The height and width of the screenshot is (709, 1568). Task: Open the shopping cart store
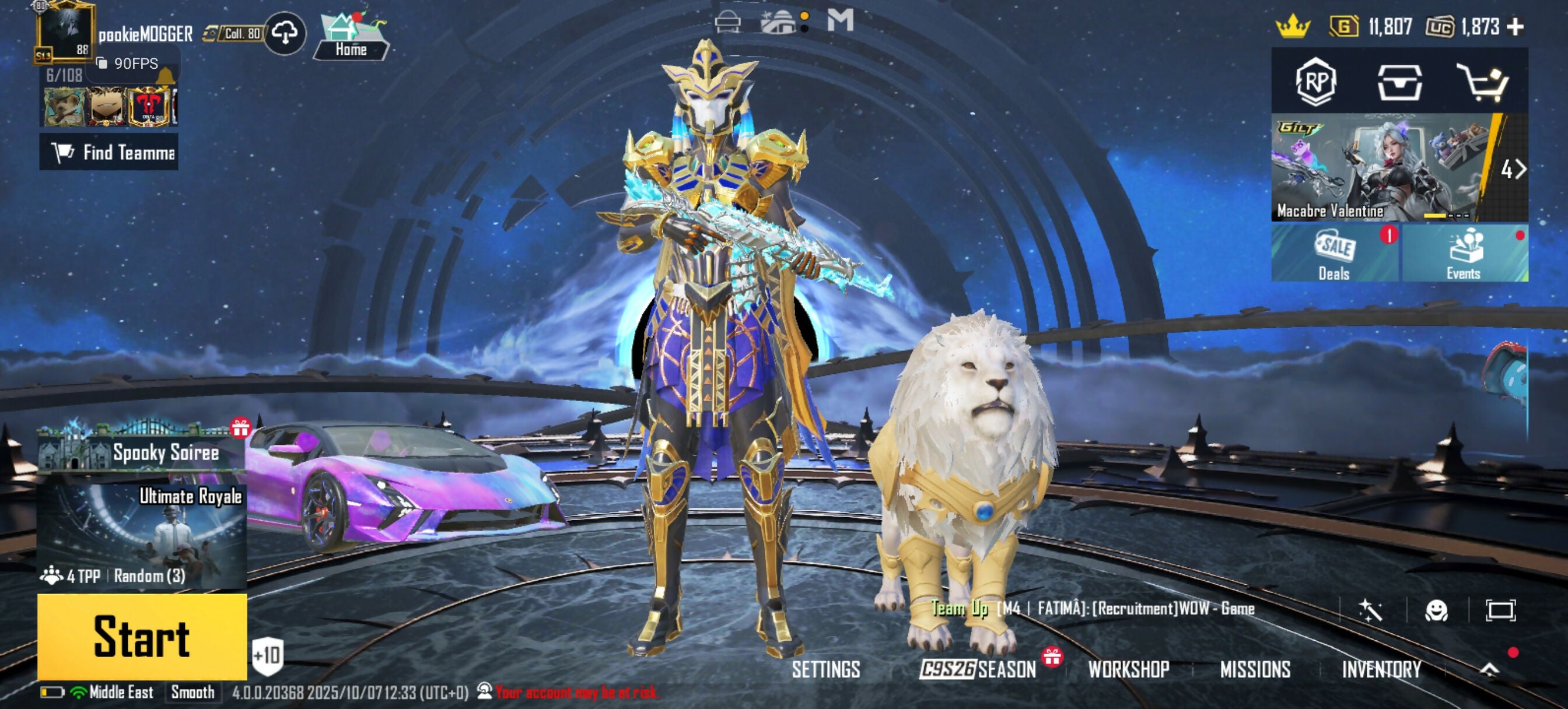tap(1483, 82)
